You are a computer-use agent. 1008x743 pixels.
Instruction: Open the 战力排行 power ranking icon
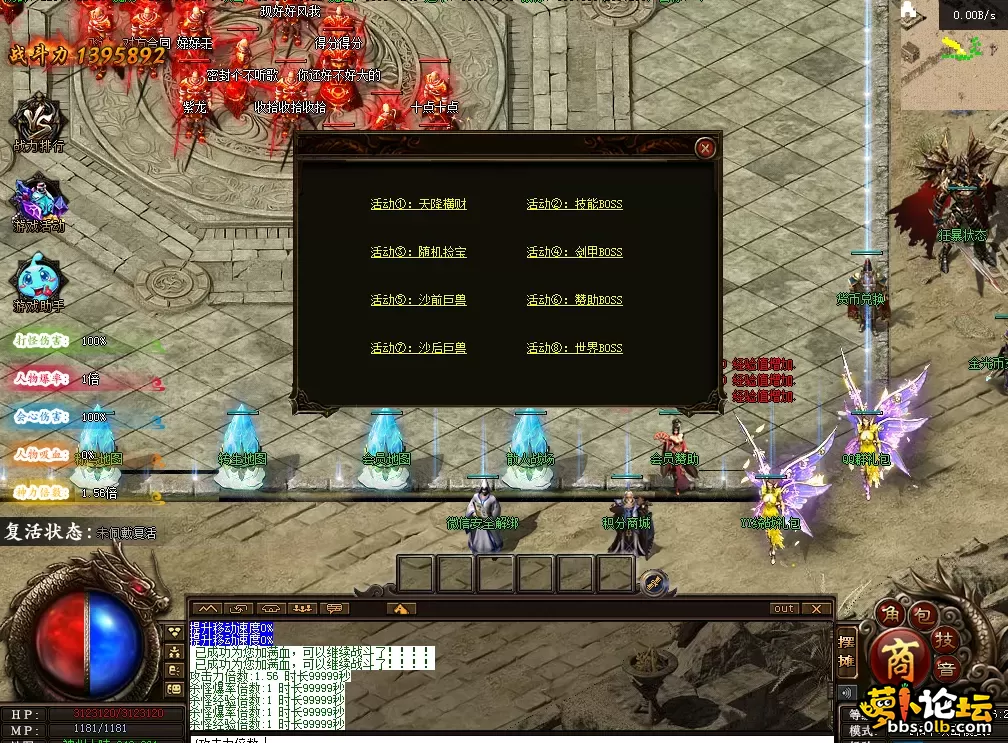[x=39, y=120]
